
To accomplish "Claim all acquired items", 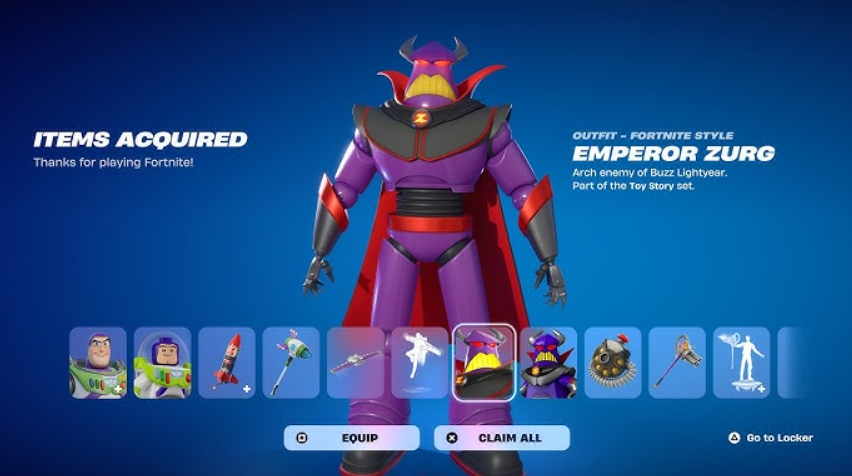I will click(x=502, y=437).
